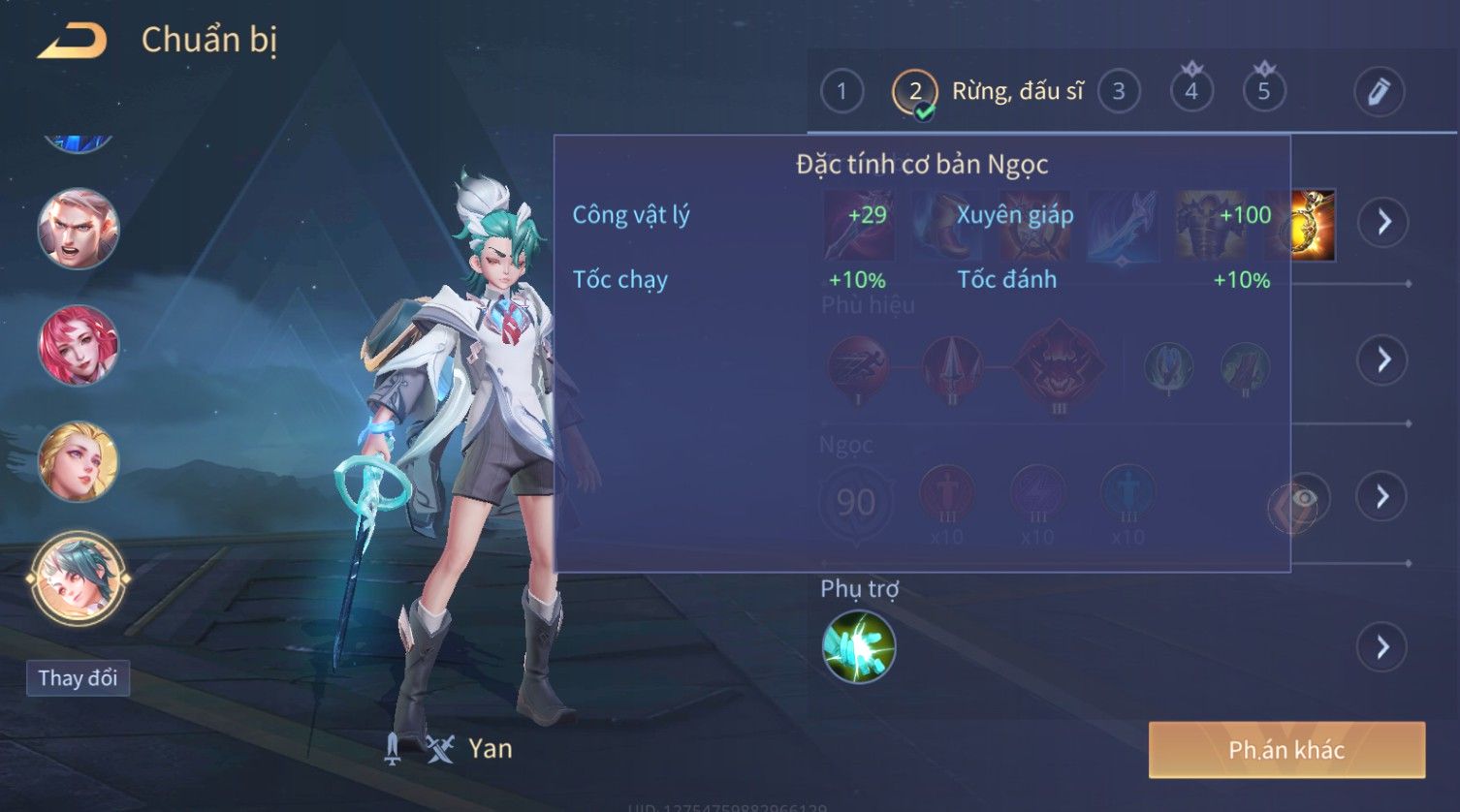The height and width of the screenshot is (812, 1460).
Task: Open the Ngọc arcana settings arrow
Action: point(1383,497)
